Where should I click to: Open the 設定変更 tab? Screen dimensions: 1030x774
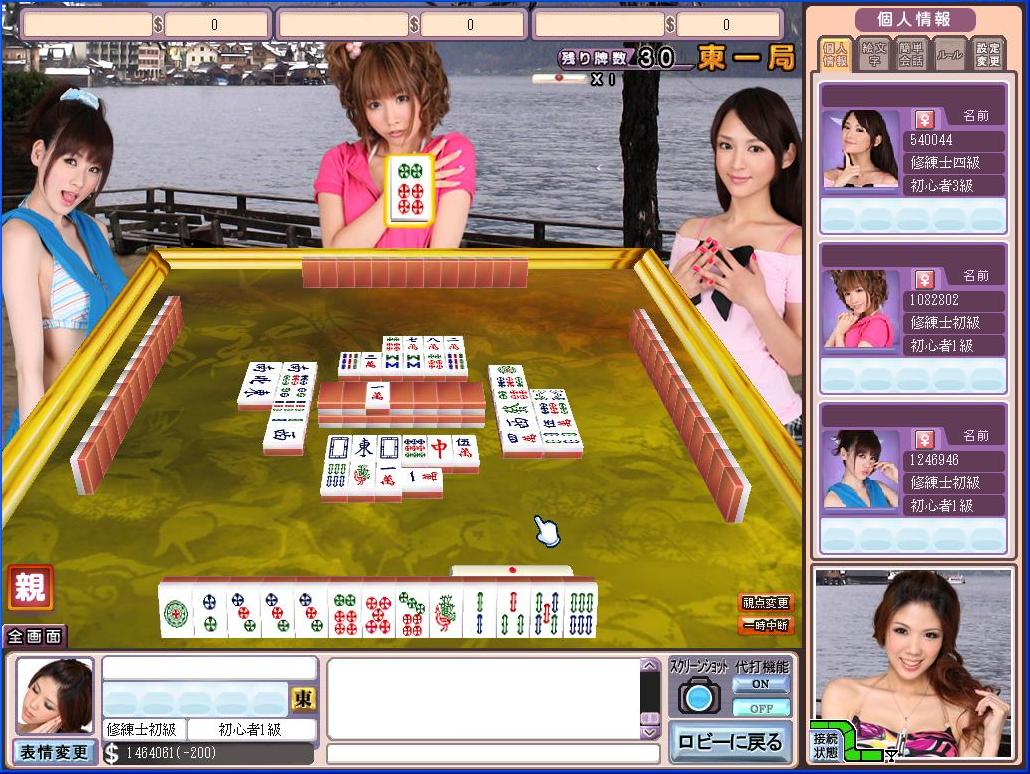[987, 54]
